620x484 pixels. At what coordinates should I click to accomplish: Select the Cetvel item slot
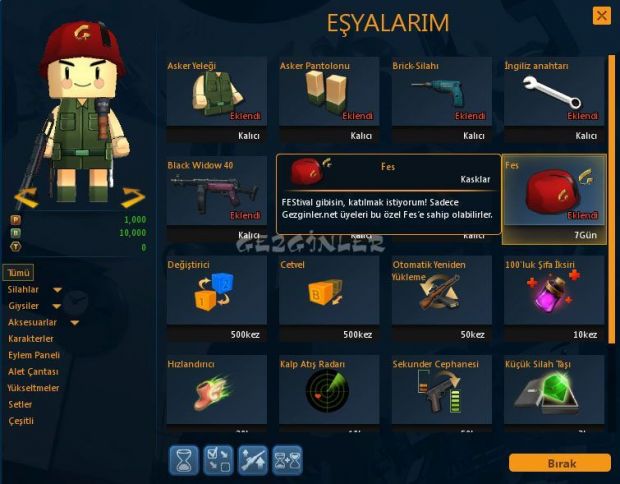329,297
